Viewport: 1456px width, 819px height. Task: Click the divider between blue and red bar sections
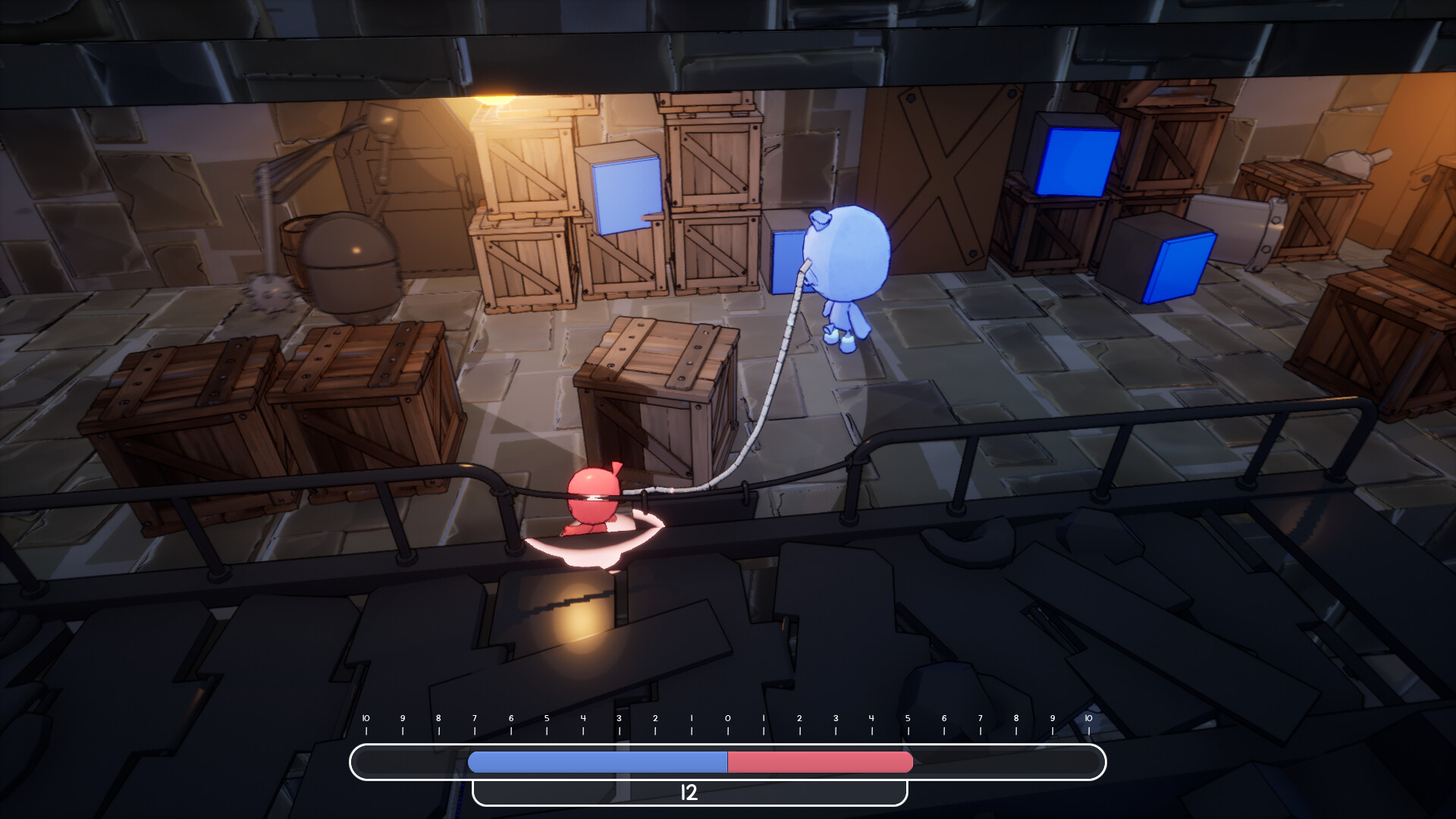point(728,763)
